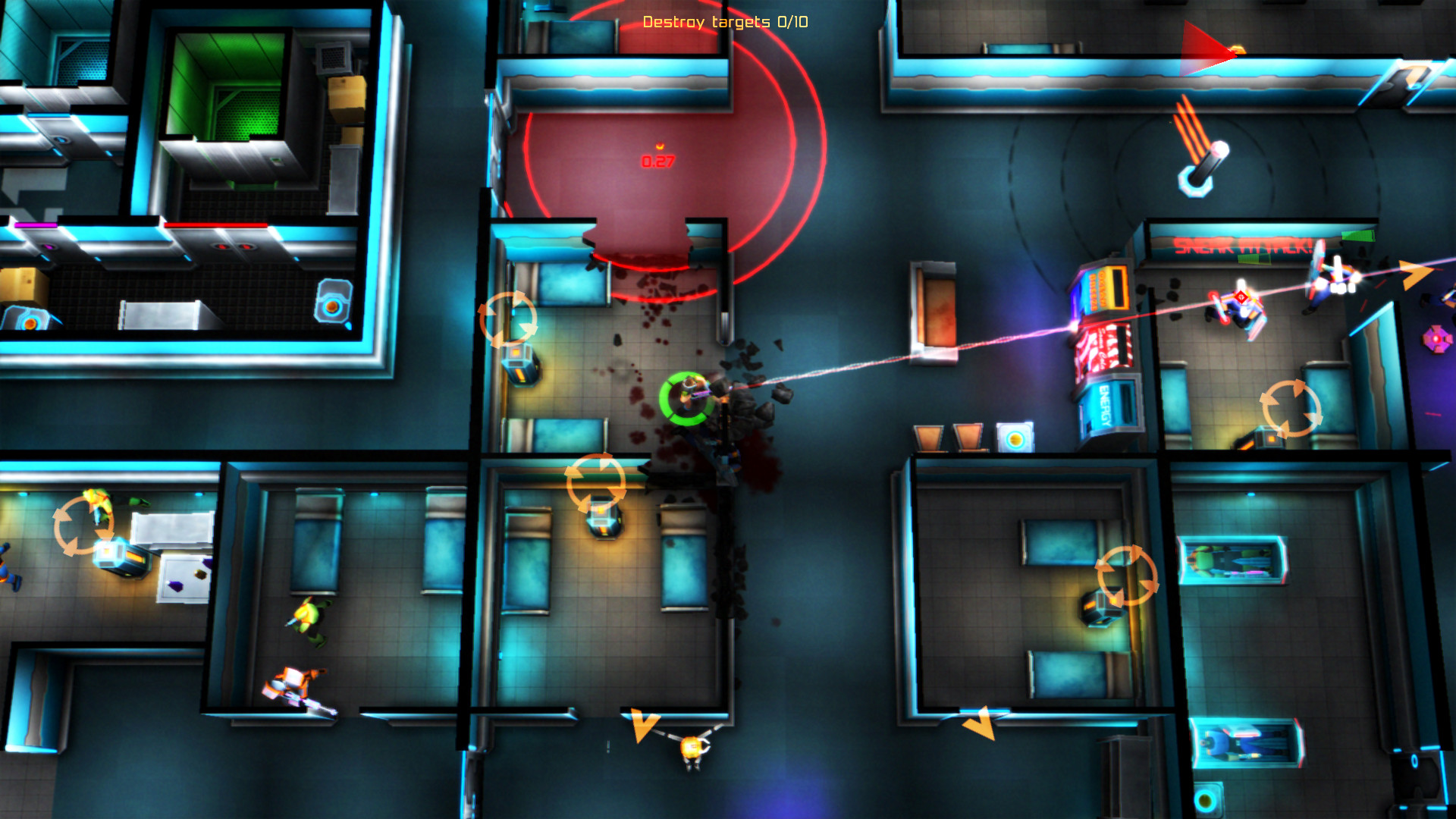Open the Destroy targets 0/10 objective text
This screenshot has width=1456, height=819.
pos(724,23)
